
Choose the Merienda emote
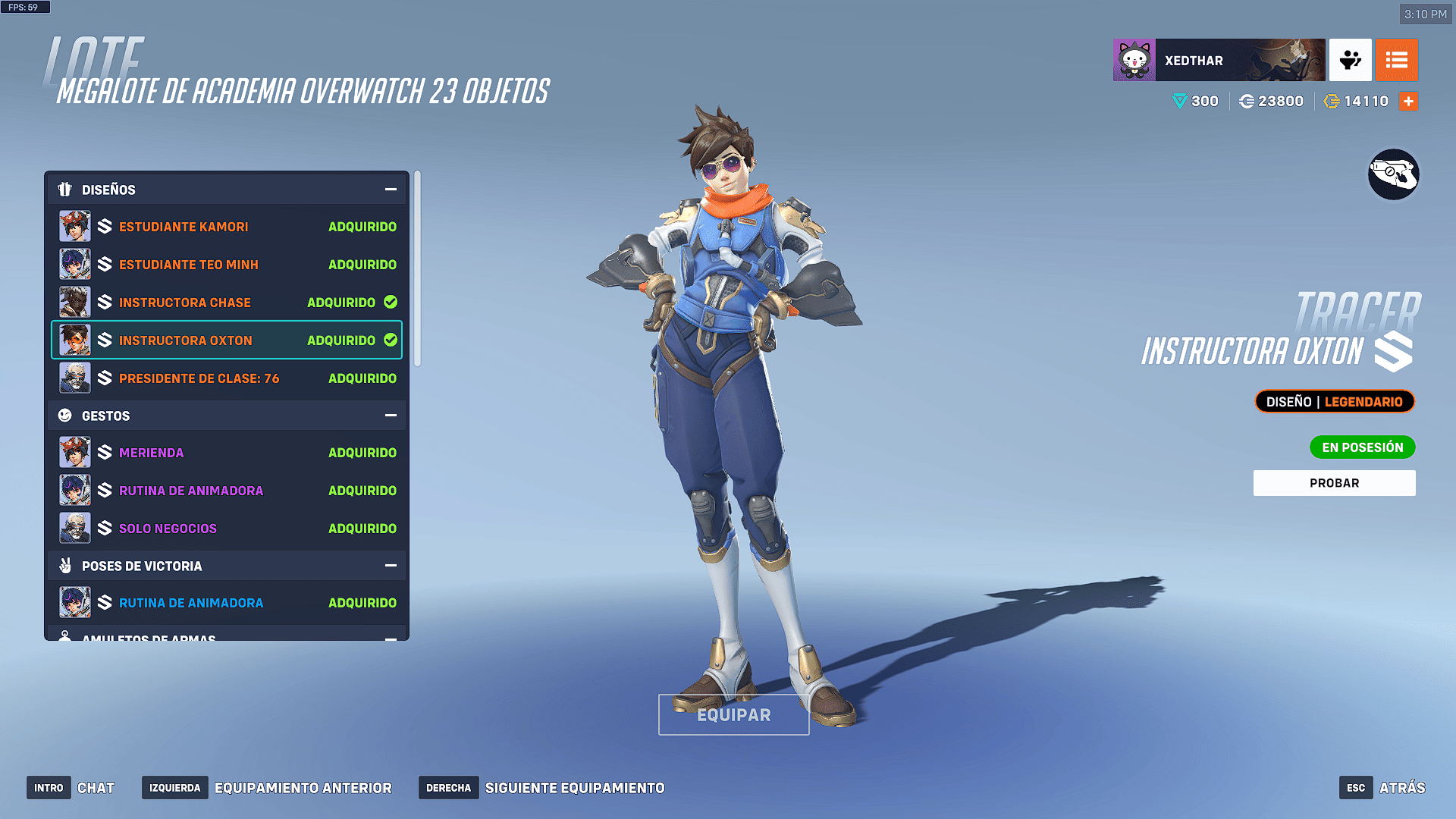click(x=227, y=453)
